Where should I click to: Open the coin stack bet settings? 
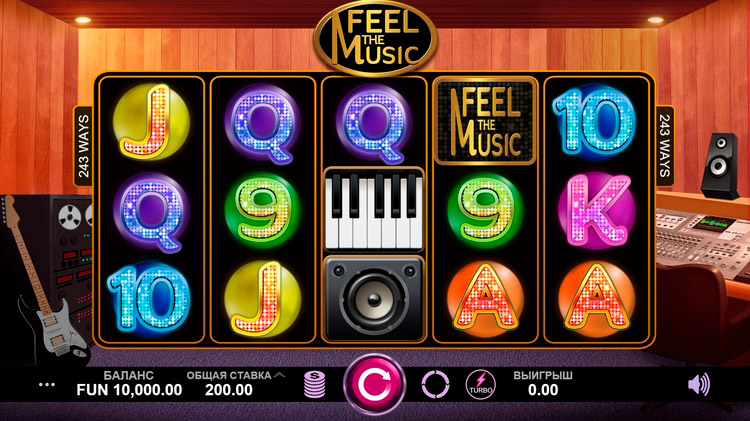[x=315, y=384]
